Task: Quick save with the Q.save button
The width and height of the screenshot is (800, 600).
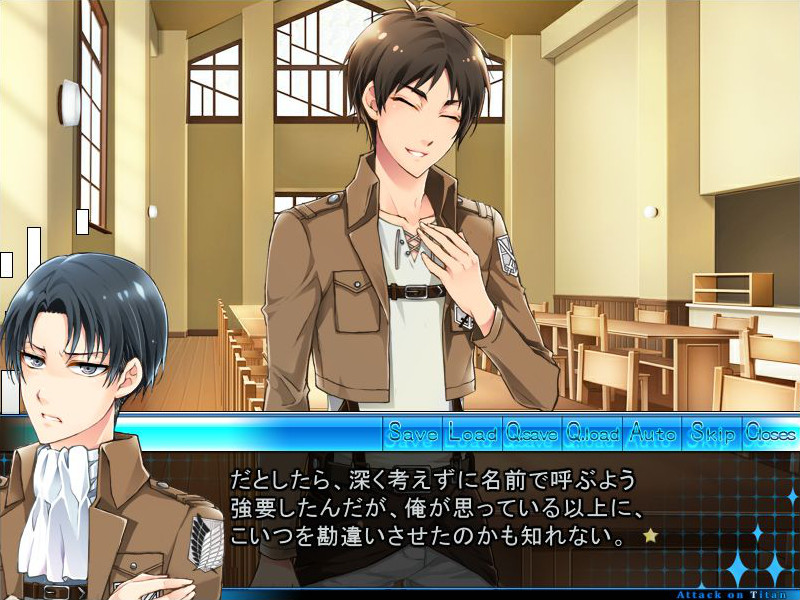Action: click(532, 433)
